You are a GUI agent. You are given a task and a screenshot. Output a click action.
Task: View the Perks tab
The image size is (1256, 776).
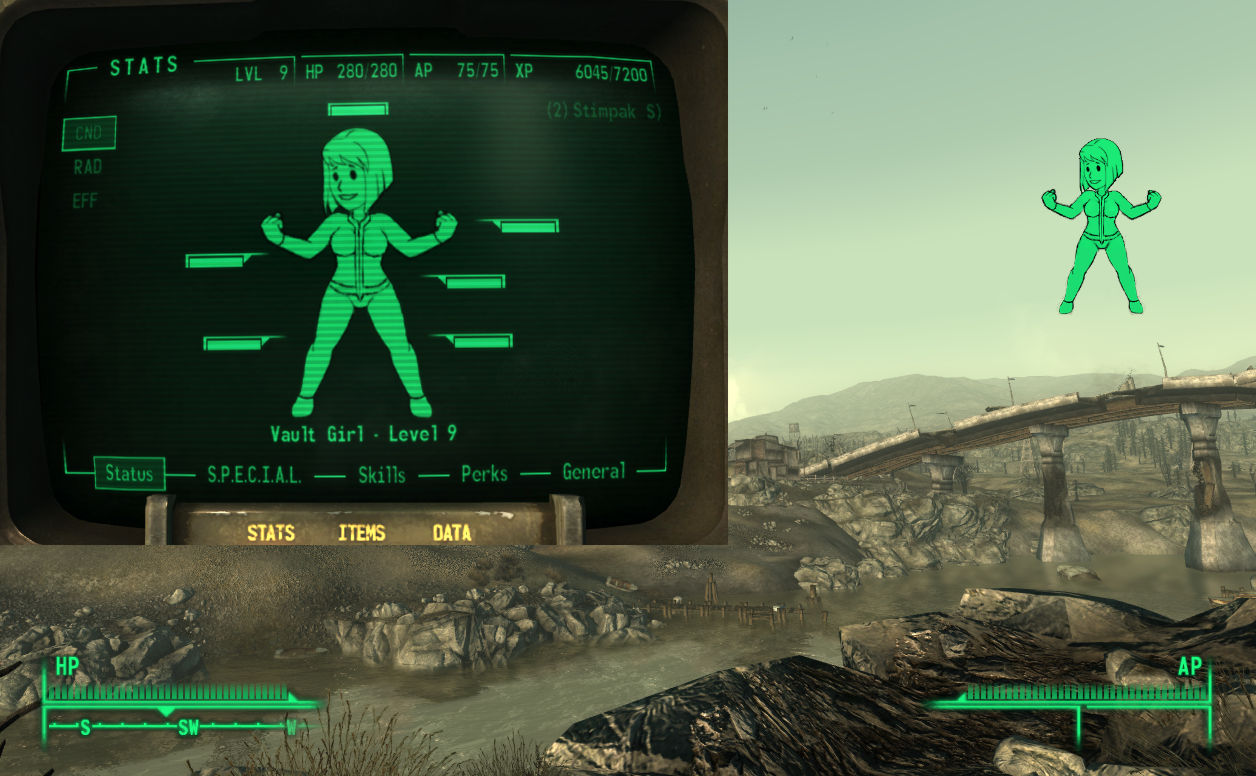tap(484, 474)
